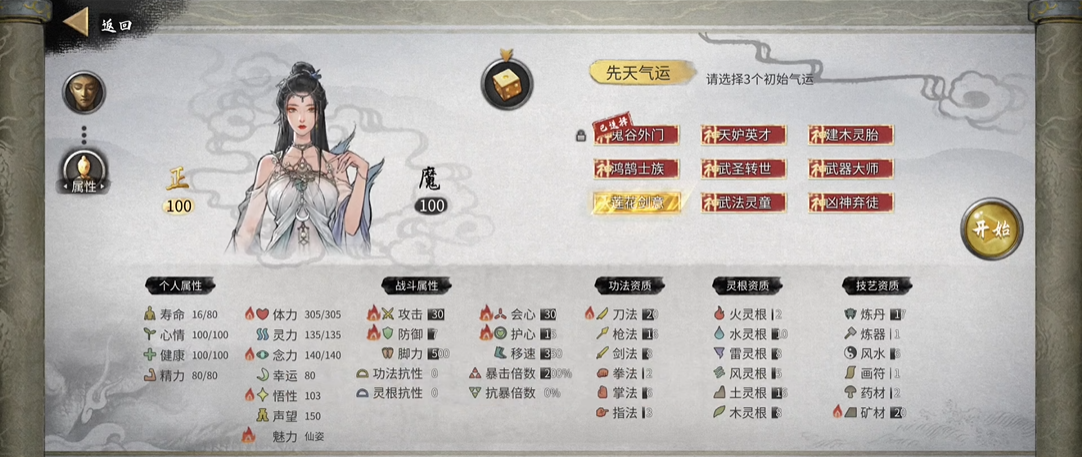Select the 天妒英才 destiny trait
Screen dimensions: 1082x457
point(743,135)
